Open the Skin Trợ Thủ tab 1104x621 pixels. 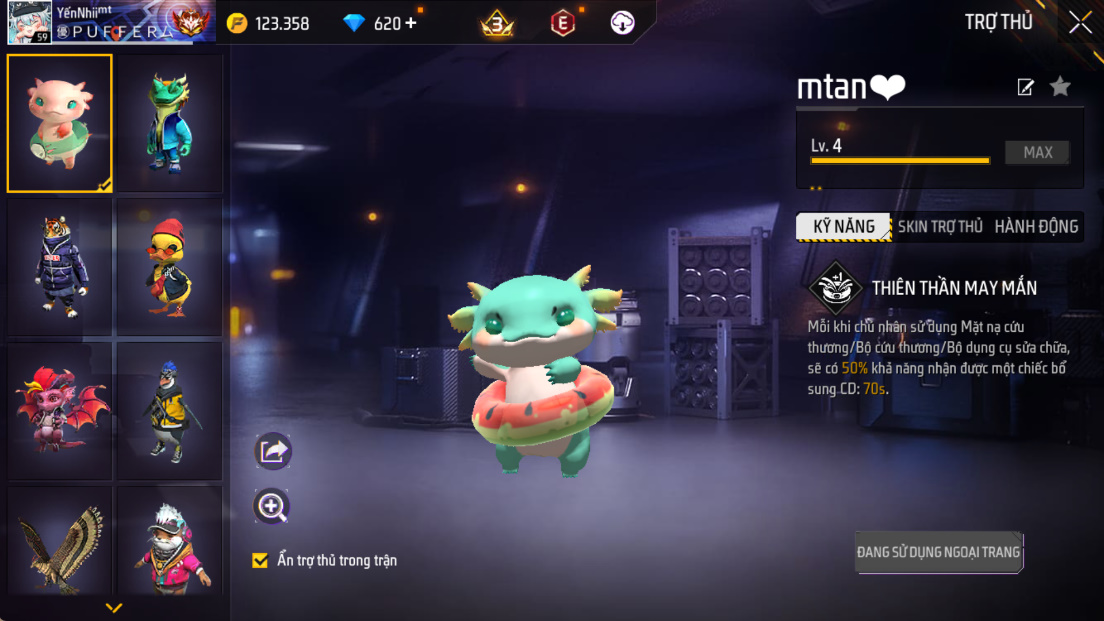pos(940,227)
